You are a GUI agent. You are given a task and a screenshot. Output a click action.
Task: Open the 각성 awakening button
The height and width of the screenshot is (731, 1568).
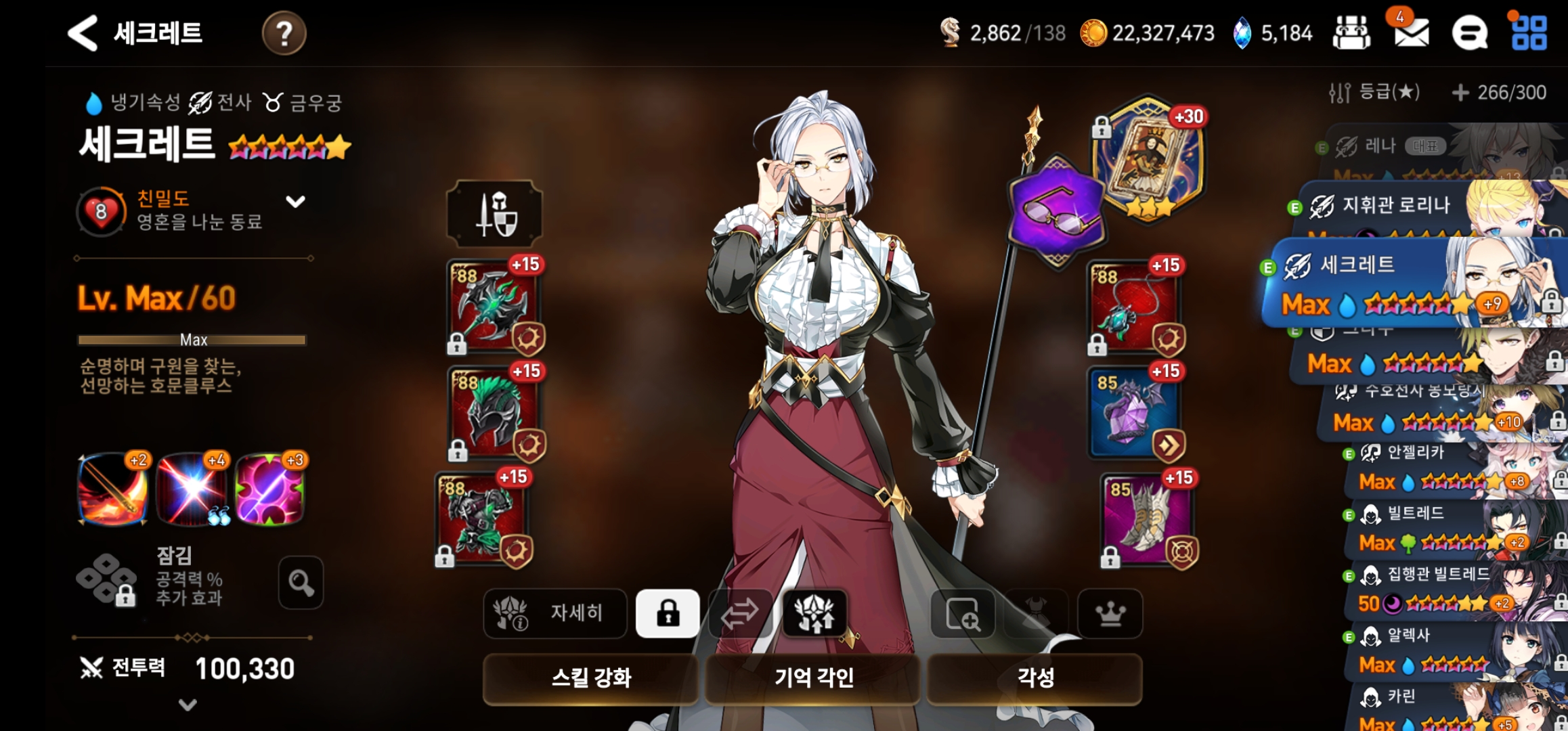click(x=1035, y=678)
